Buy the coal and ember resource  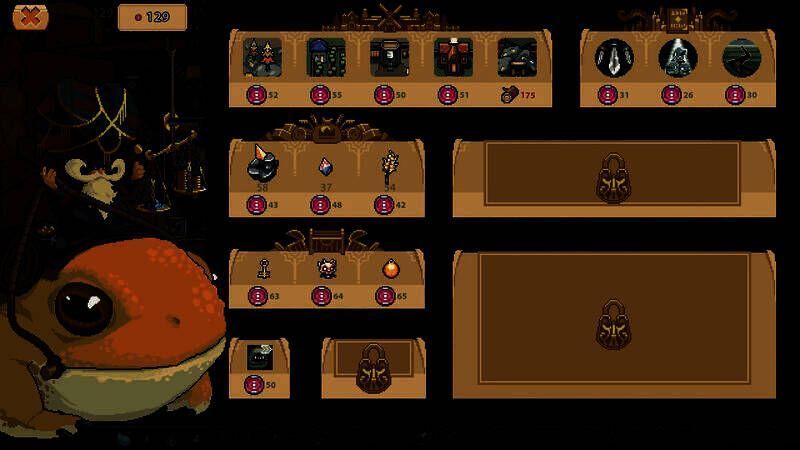tap(262, 167)
